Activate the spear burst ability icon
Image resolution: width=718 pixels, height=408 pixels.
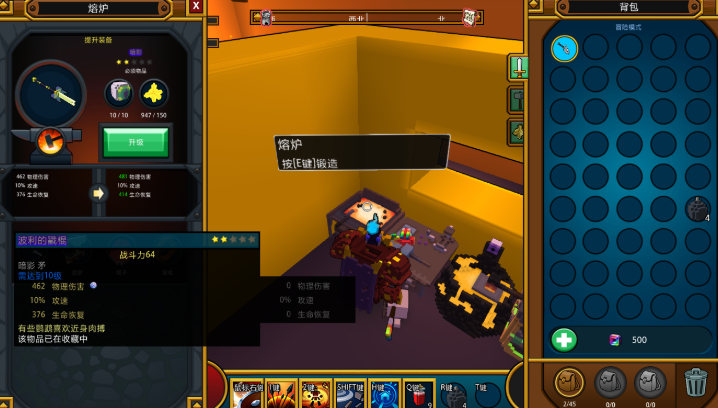coord(279,396)
